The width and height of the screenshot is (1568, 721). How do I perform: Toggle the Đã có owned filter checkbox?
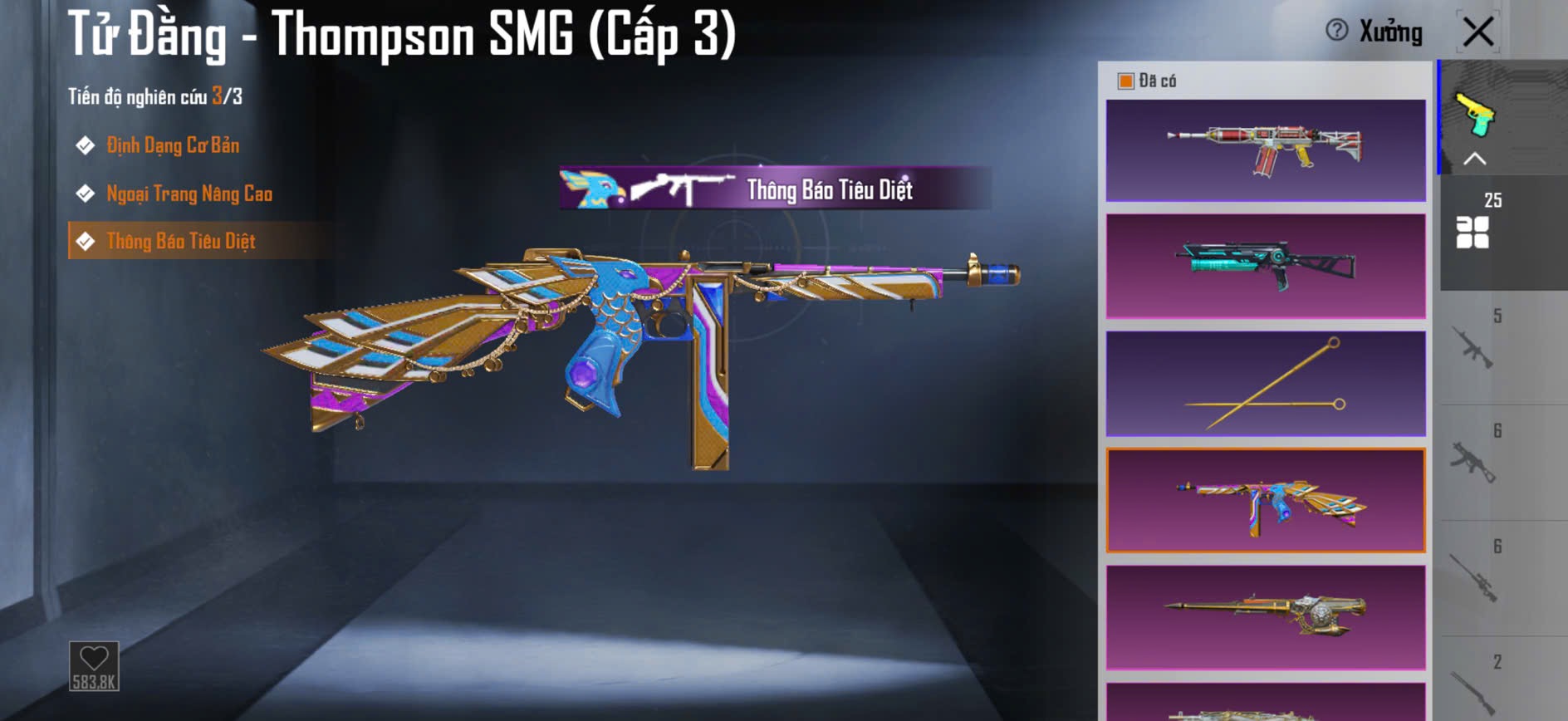click(1126, 81)
